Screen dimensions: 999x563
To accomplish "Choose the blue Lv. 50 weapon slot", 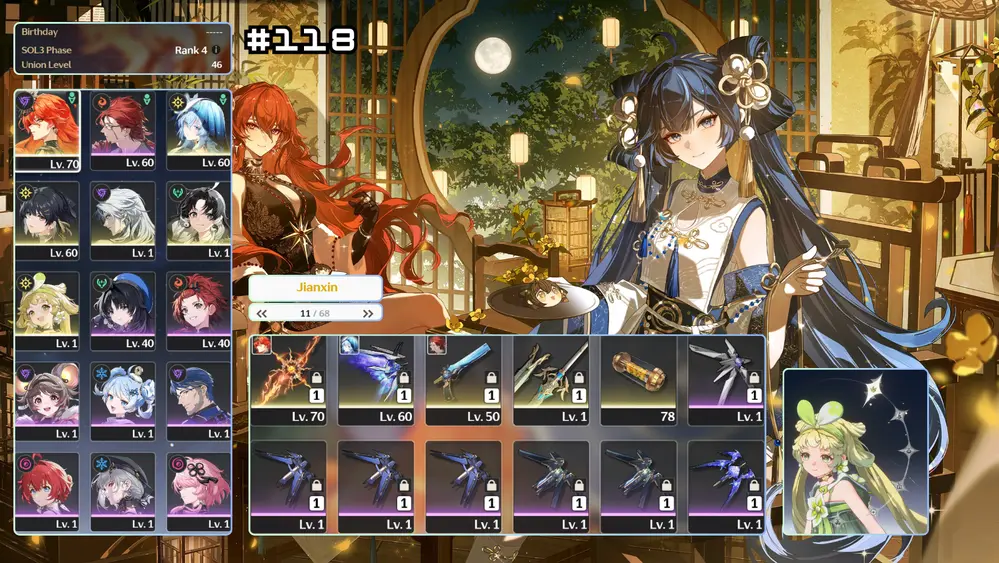I will click(464, 376).
